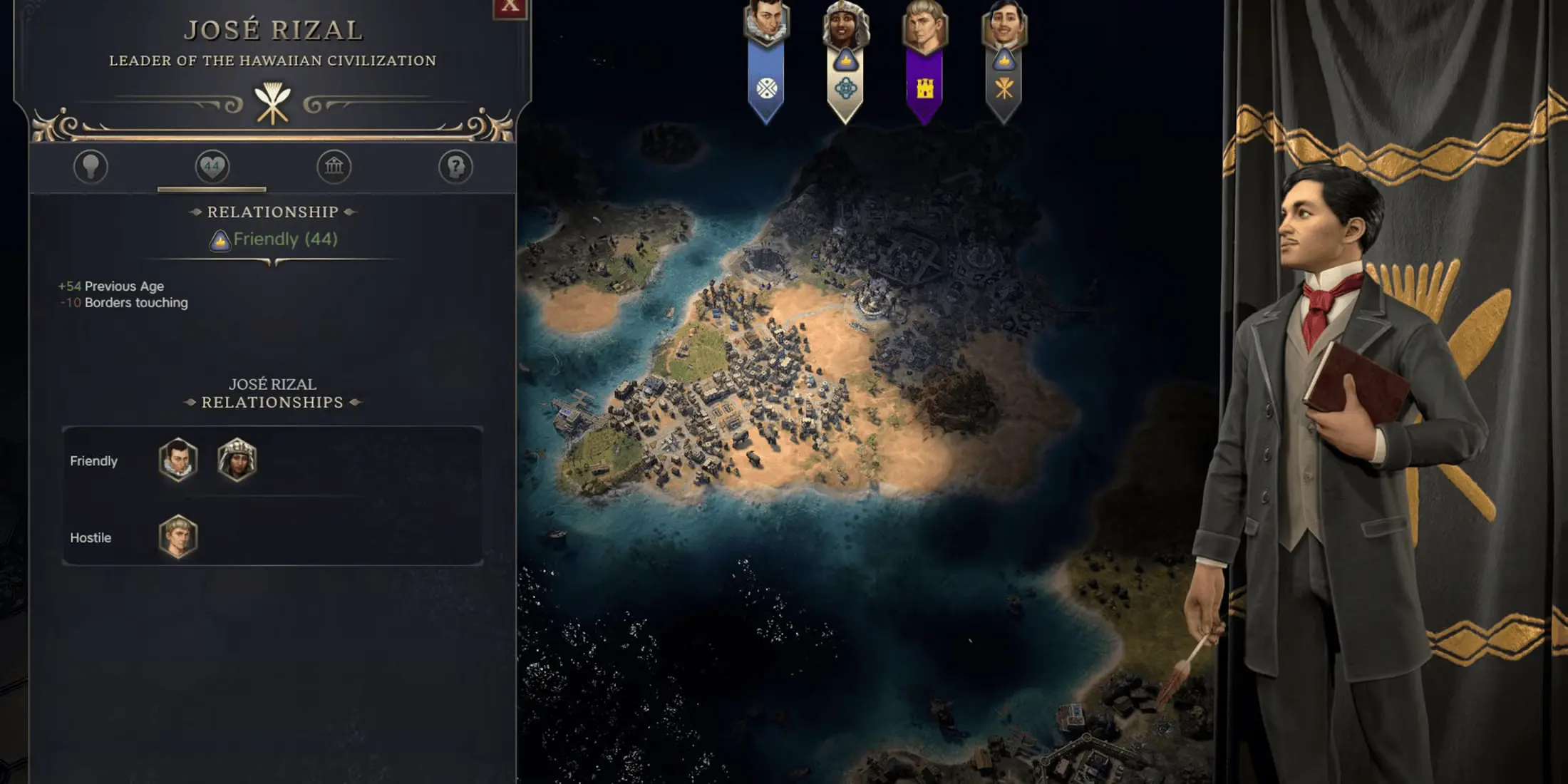Viewport: 1568px width, 784px height.
Task: Switch to the lightbulb overview tab
Action: (x=91, y=167)
